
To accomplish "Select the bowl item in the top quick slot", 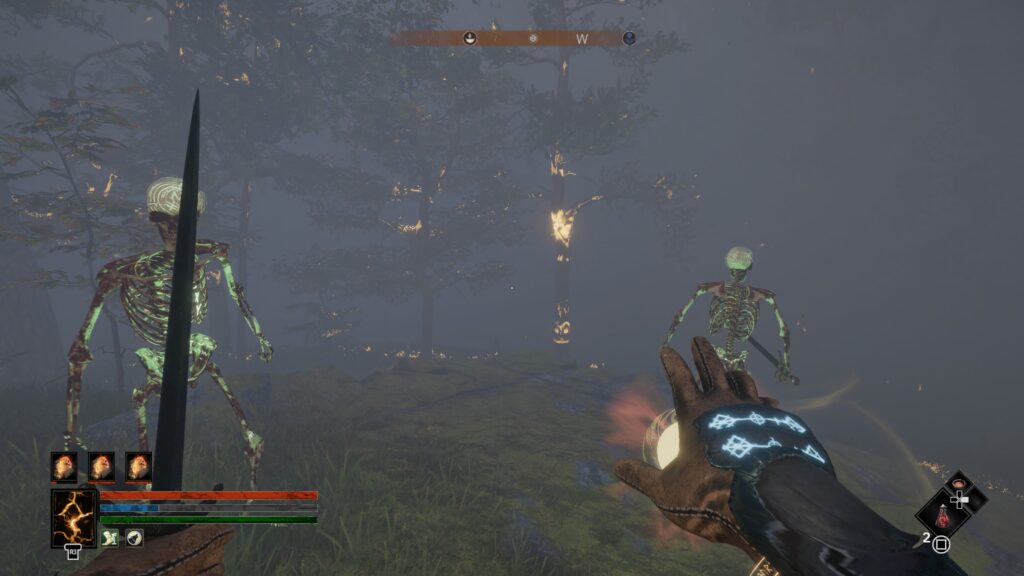I will coord(959,485).
